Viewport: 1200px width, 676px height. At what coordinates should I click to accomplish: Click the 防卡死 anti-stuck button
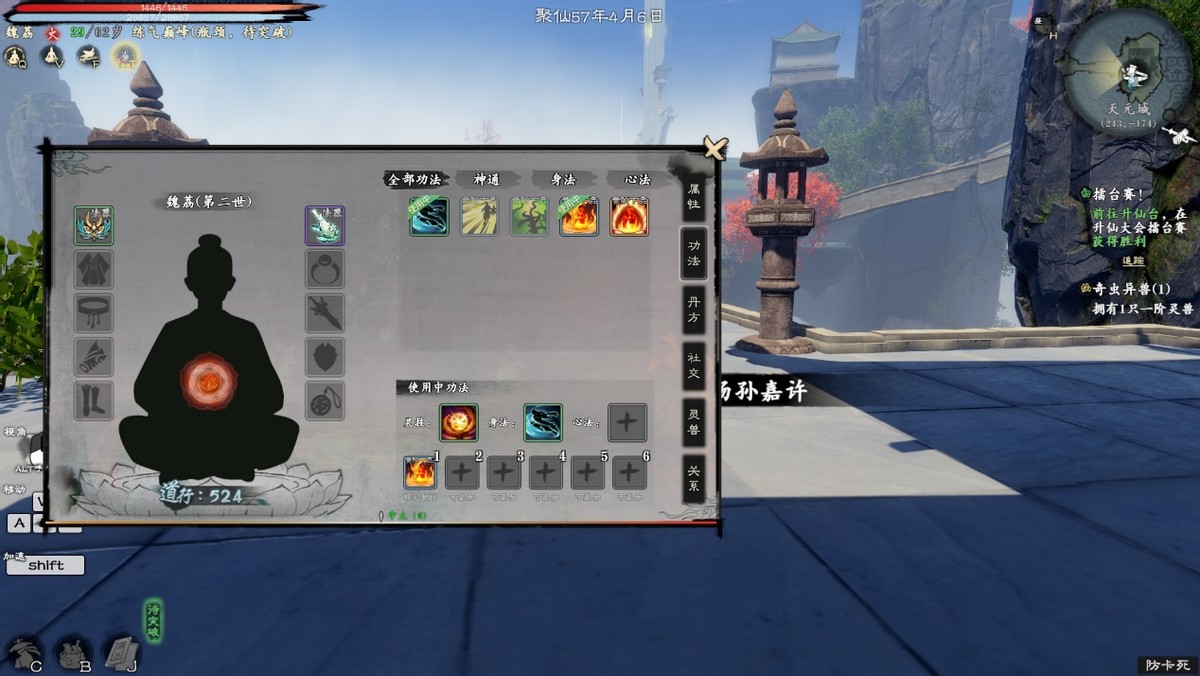tap(1166, 664)
